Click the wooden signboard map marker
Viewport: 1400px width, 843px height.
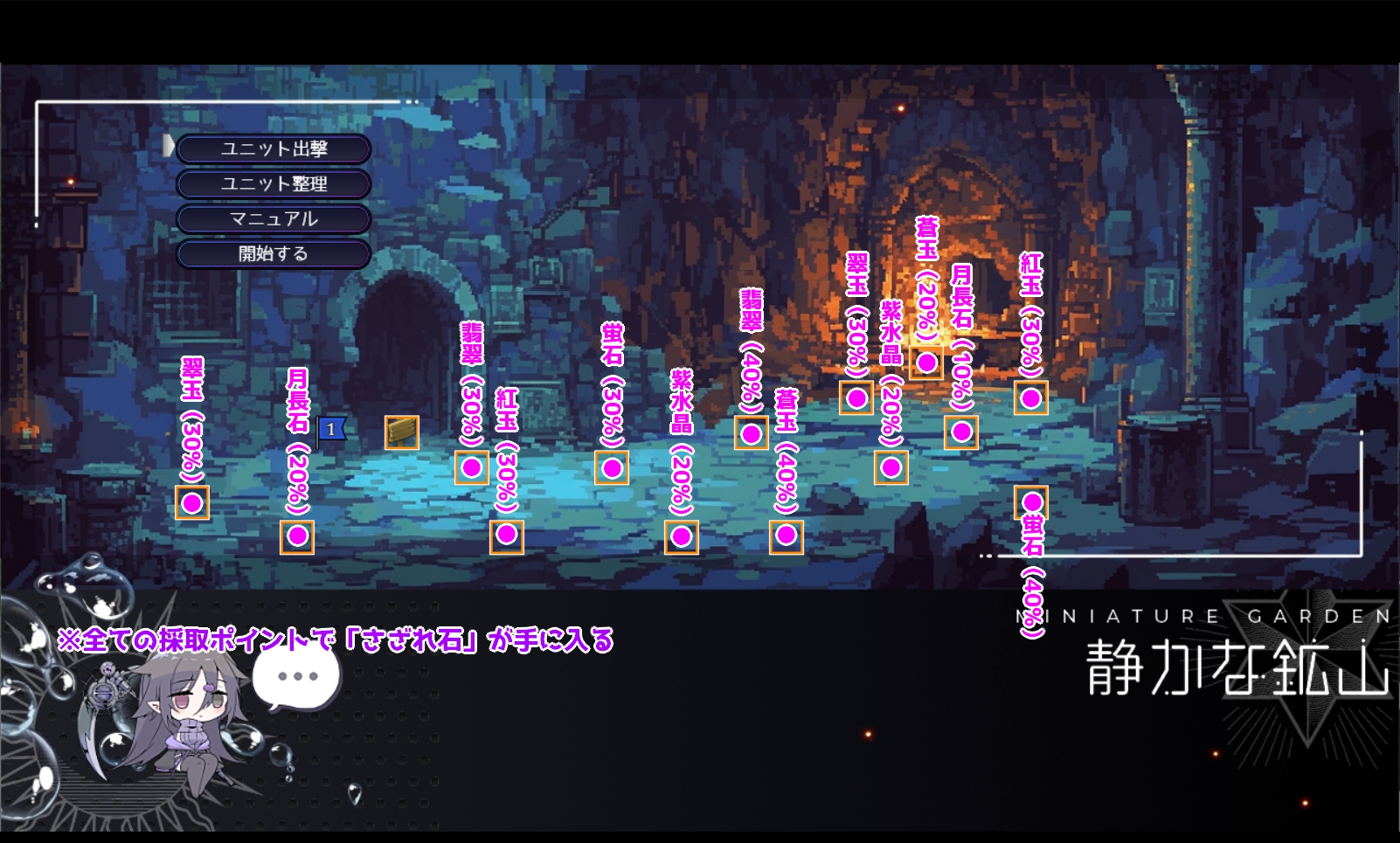pos(402,432)
